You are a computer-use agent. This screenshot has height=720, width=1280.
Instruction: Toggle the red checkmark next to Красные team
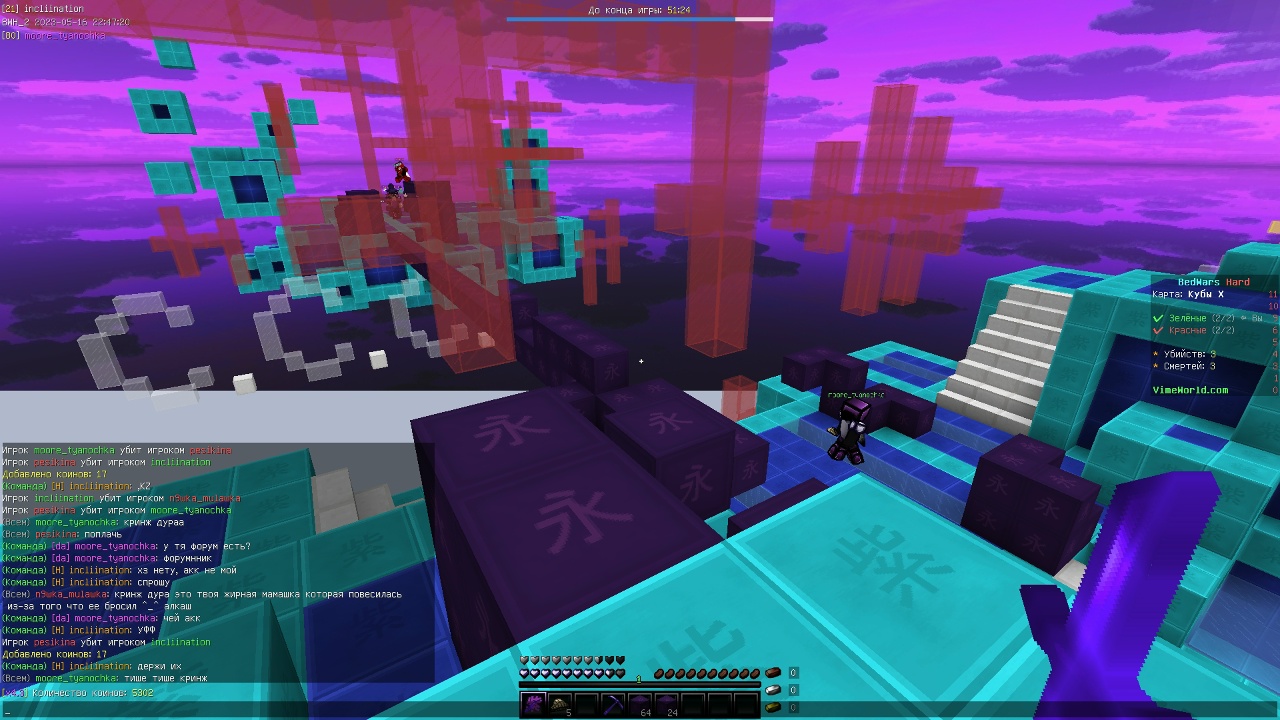point(1157,330)
